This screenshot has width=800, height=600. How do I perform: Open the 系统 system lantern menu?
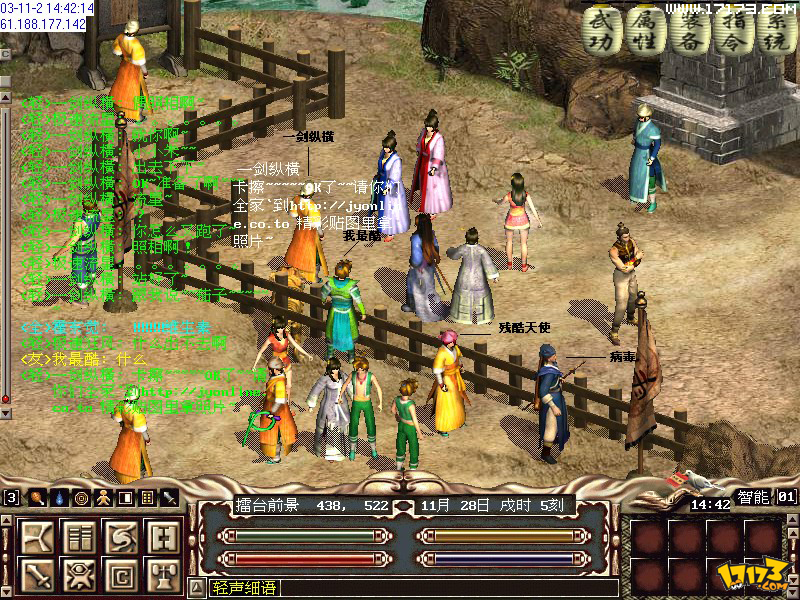click(776, 30)
